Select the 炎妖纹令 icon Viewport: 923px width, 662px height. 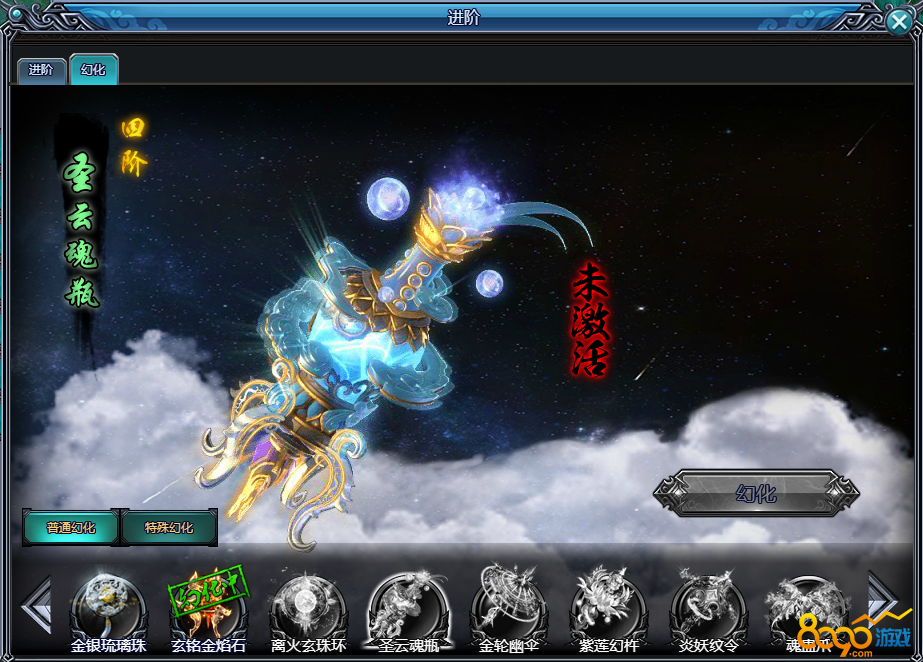708,604
